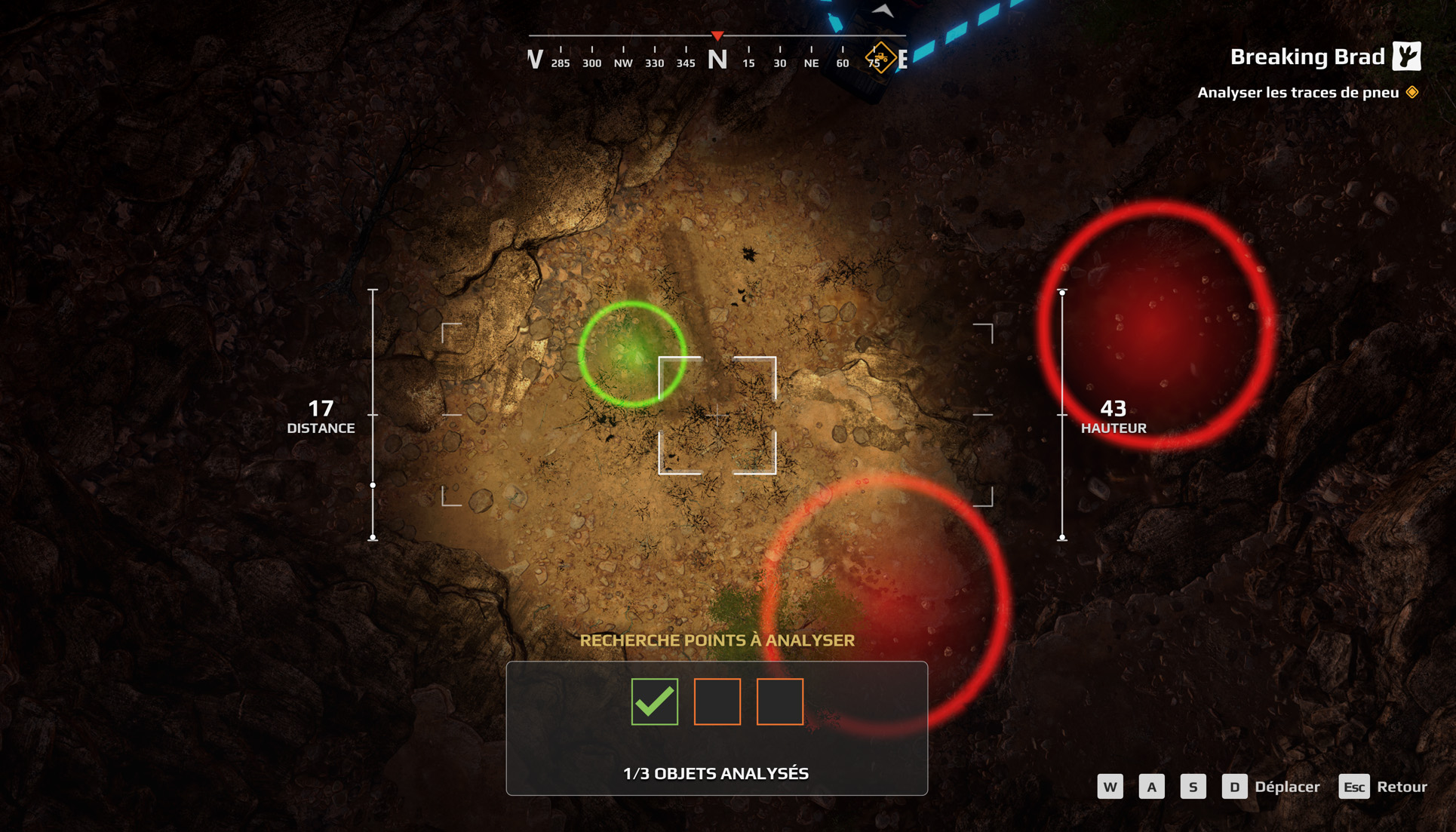Select the green checked analysis box
The height and width of the screenshot is (832, 1456).
[654, 702]
